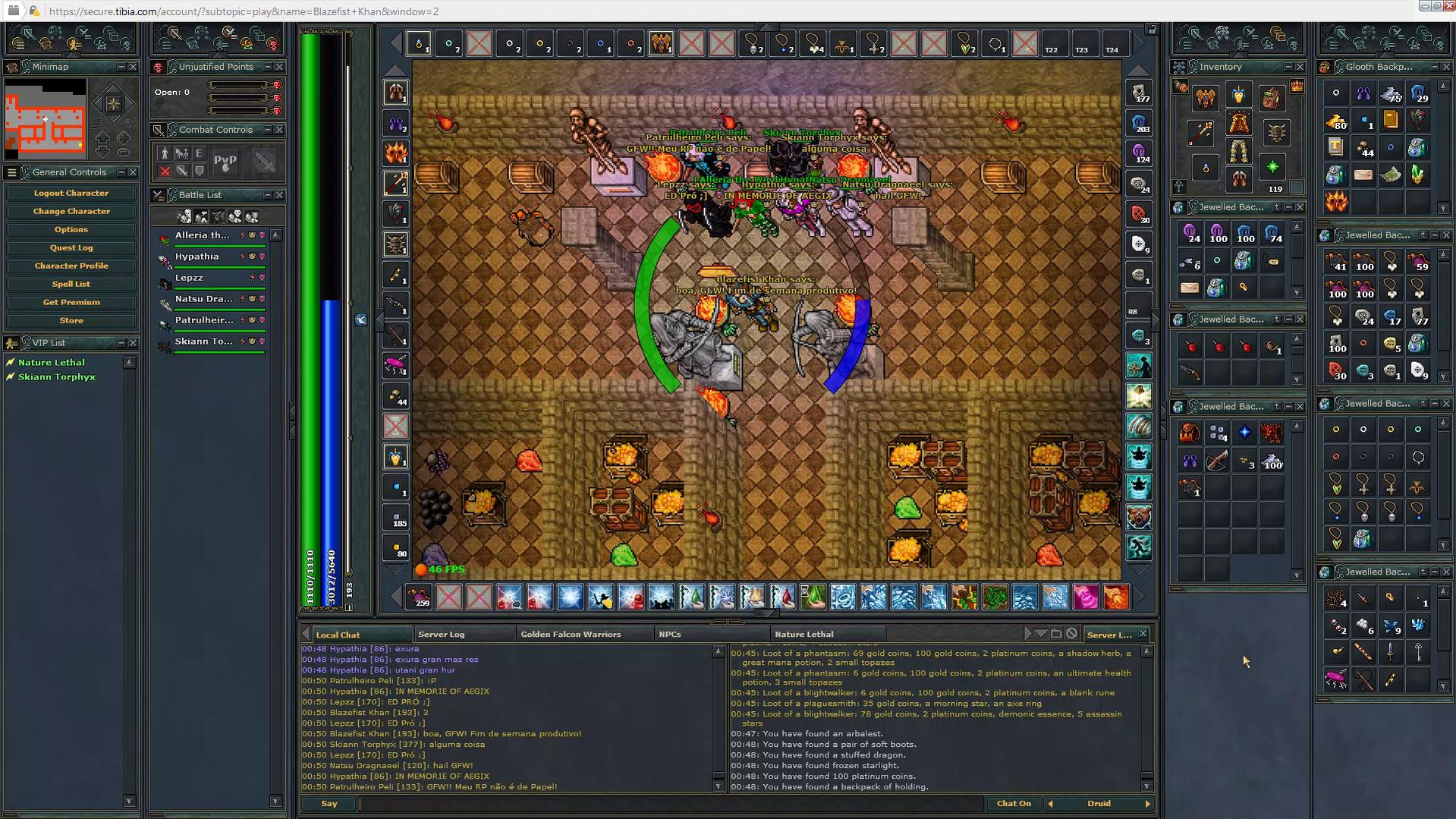Image resolution: width=1456 pixels, height=819 pixels.
Task: Open the Spell List
Action: point(71,284)
